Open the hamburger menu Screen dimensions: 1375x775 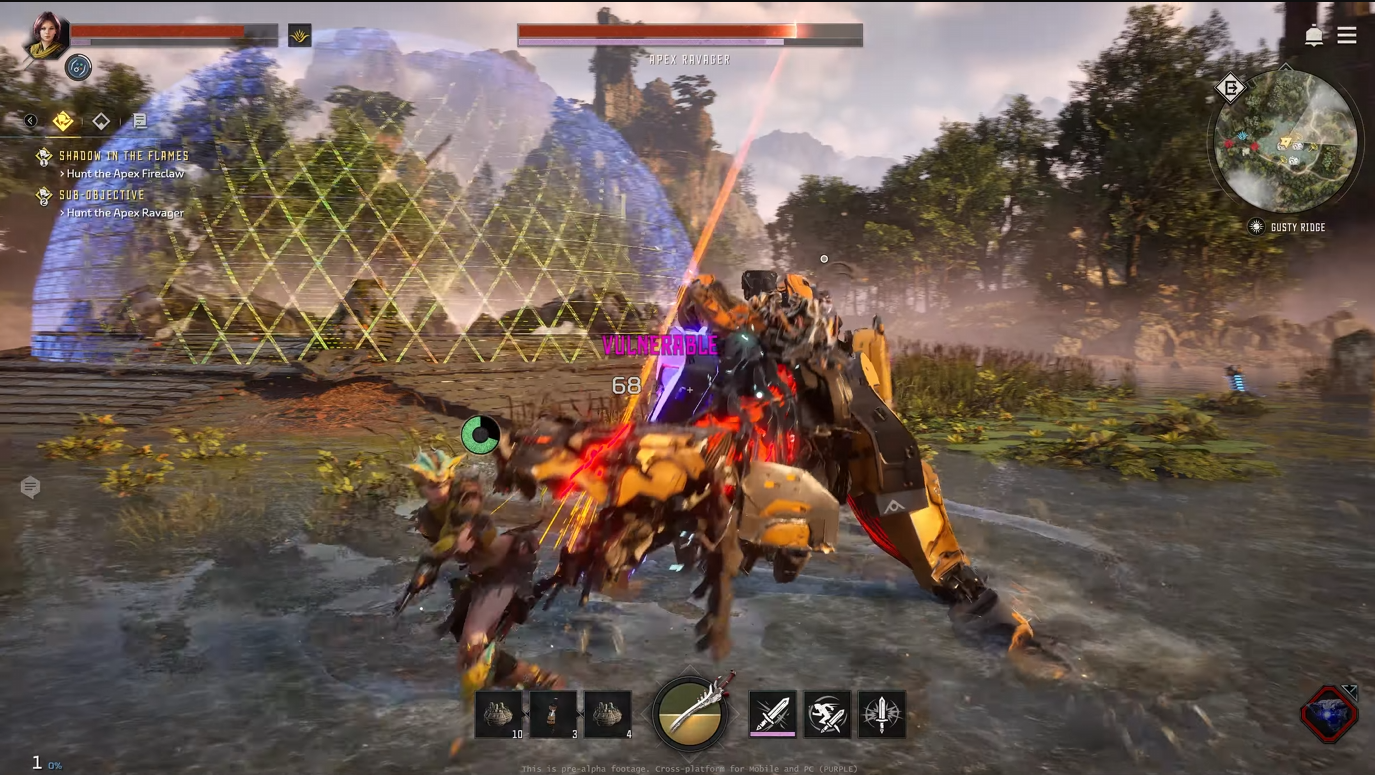point(1347,35)
